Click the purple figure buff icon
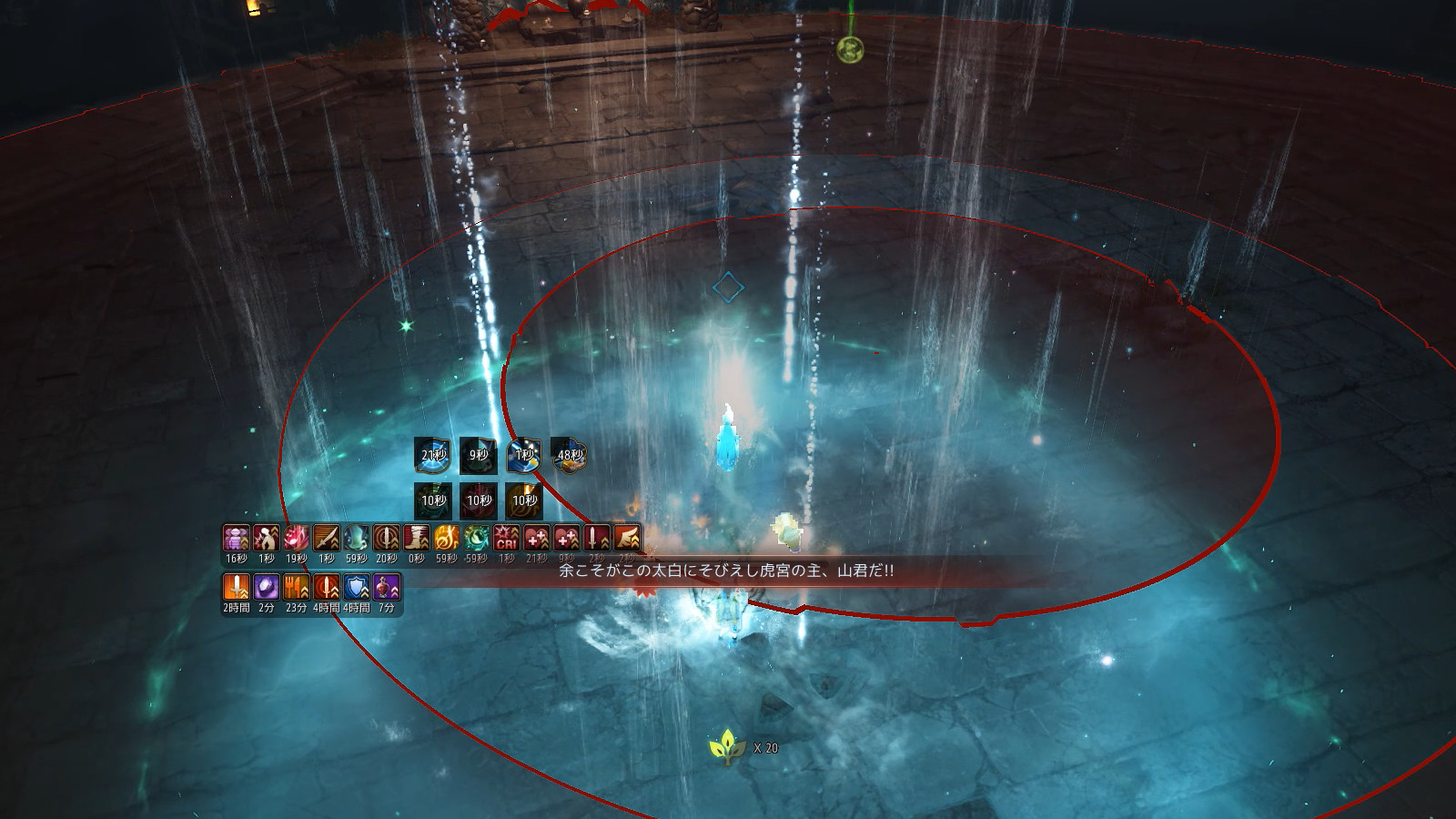Image resolution: width=1456 pixels, height=819 pixels. pyautogui.click(x=237, y=538)
